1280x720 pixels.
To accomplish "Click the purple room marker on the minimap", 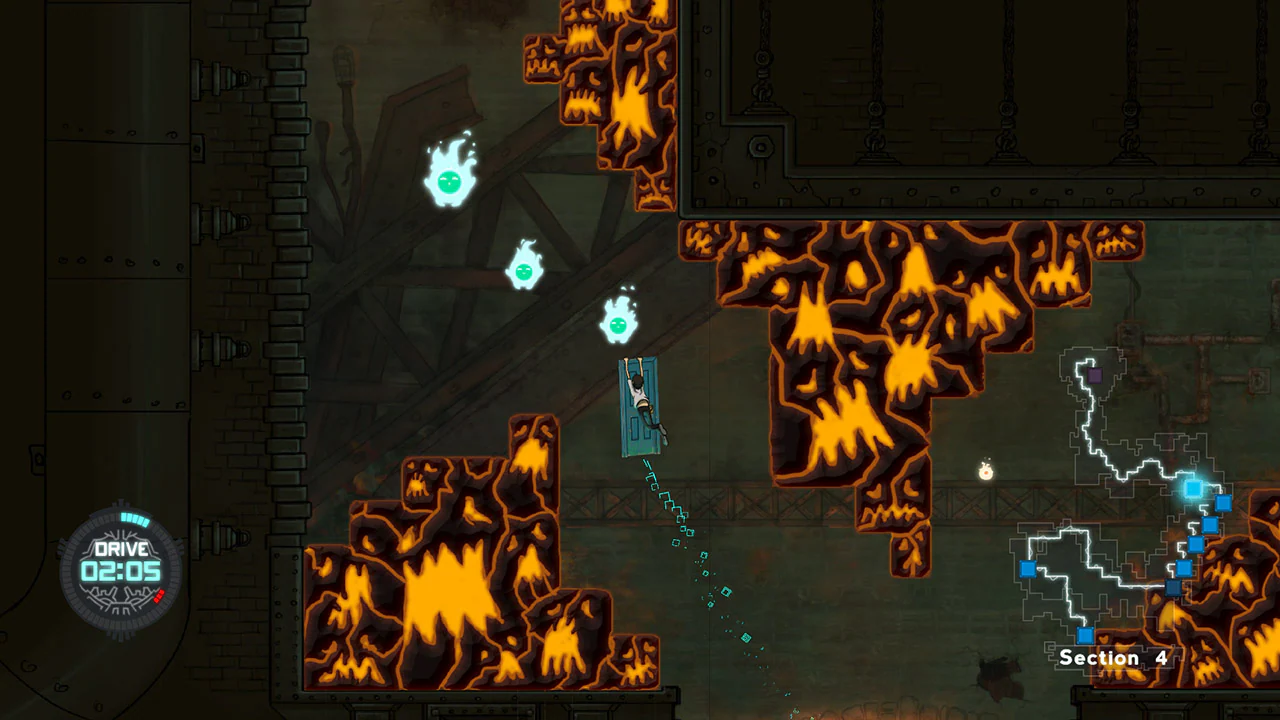I will tap(1094, 375).
